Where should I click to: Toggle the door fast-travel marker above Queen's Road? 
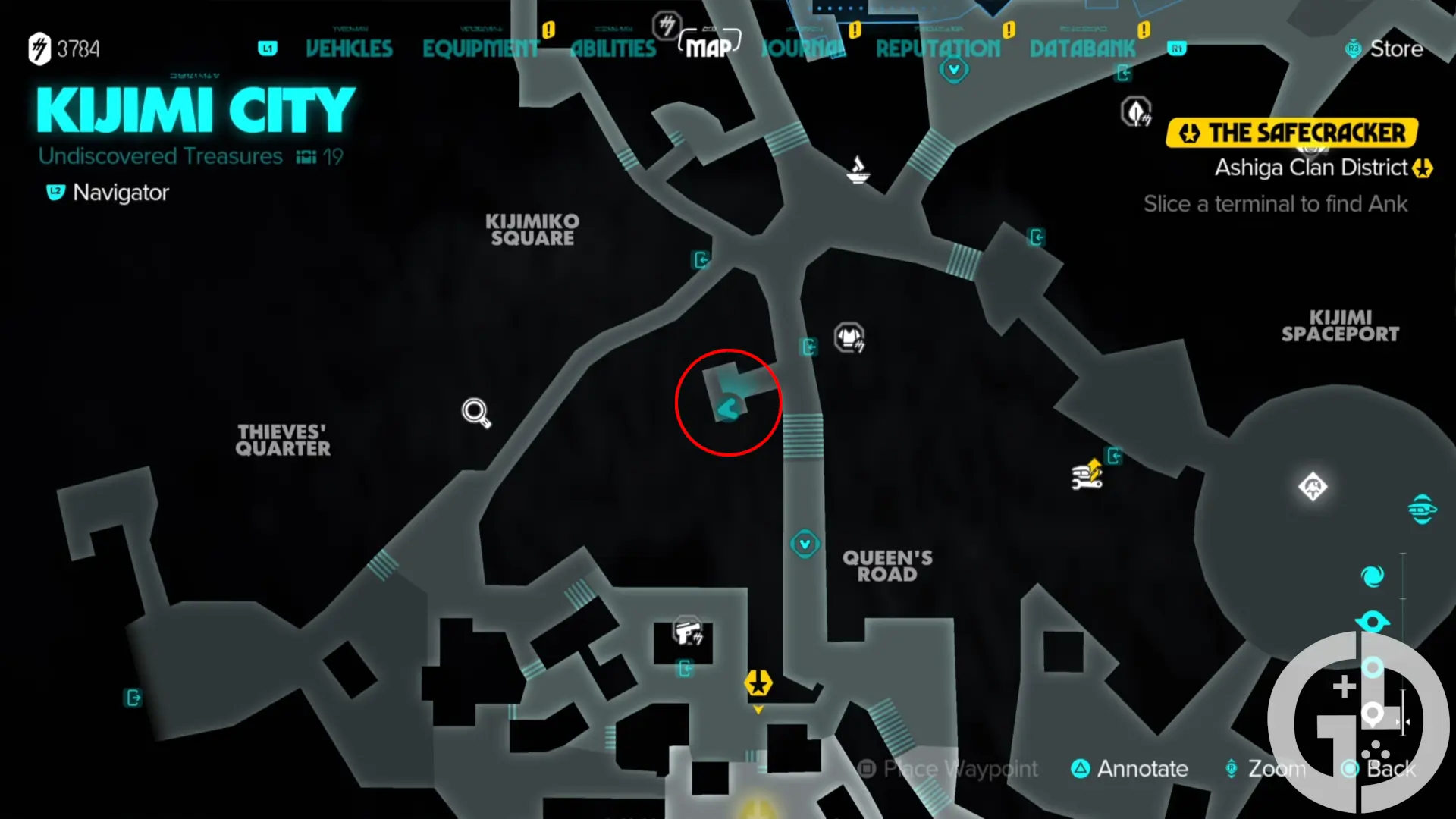click(x=811, y=347)
